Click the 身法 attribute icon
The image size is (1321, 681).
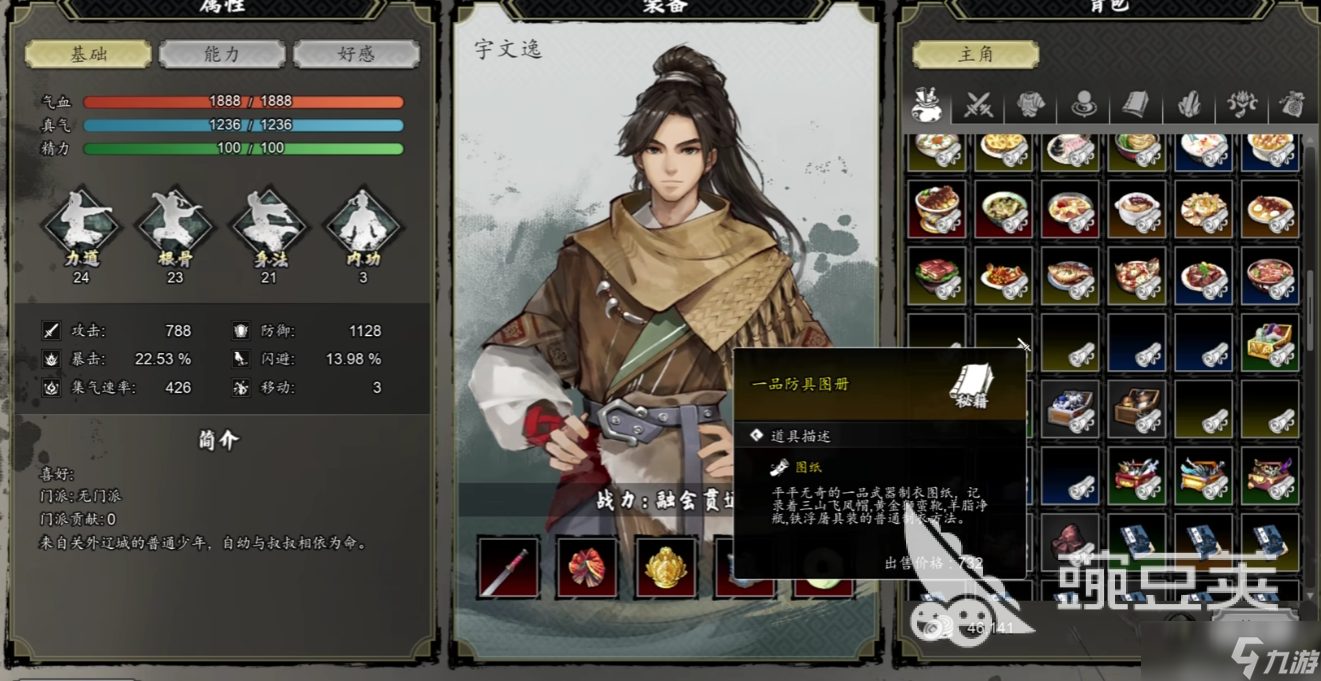click(269, 227)
